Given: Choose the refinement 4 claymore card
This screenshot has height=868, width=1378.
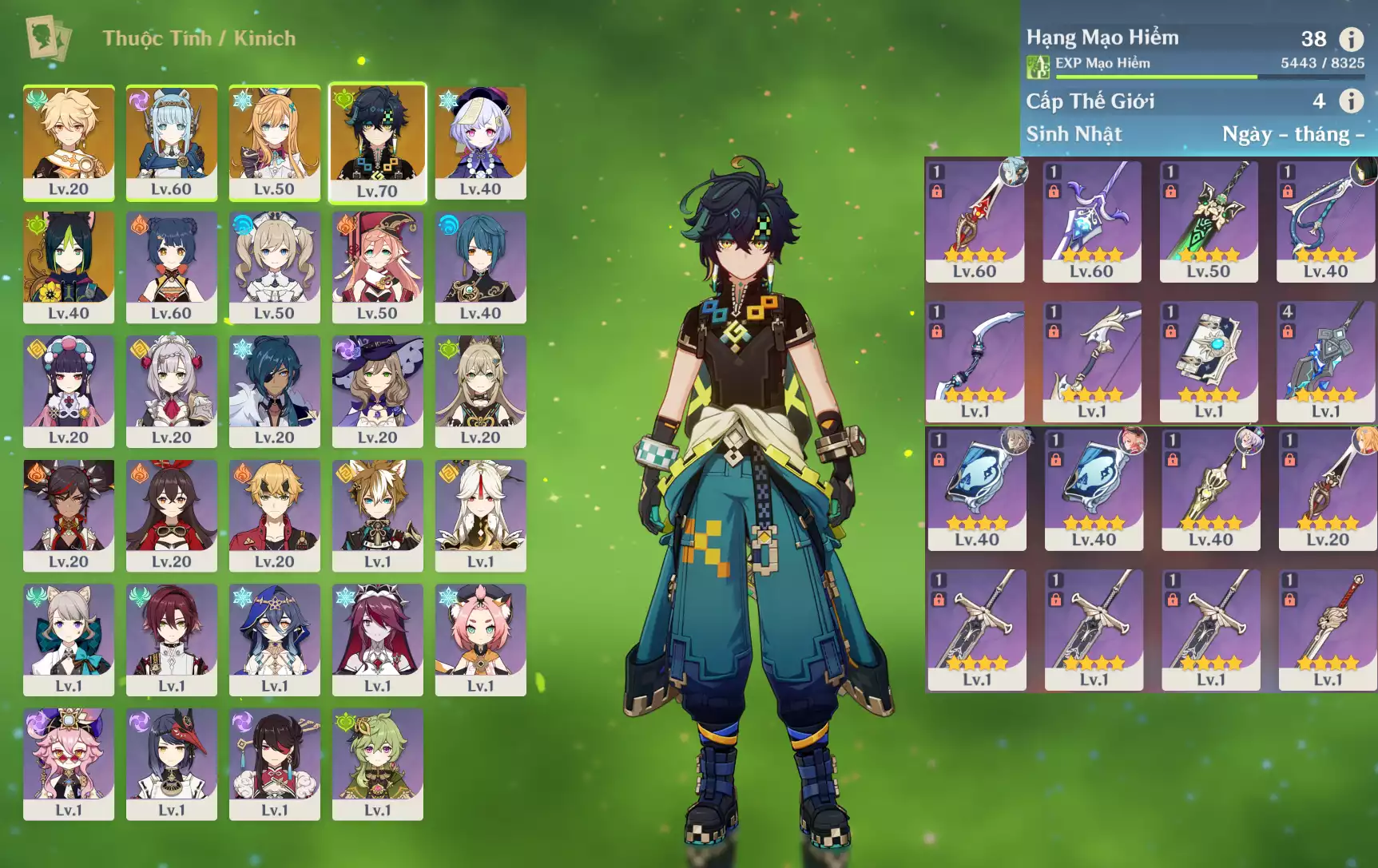Looking at the screenshot, I should click(x=1325, y=360).
